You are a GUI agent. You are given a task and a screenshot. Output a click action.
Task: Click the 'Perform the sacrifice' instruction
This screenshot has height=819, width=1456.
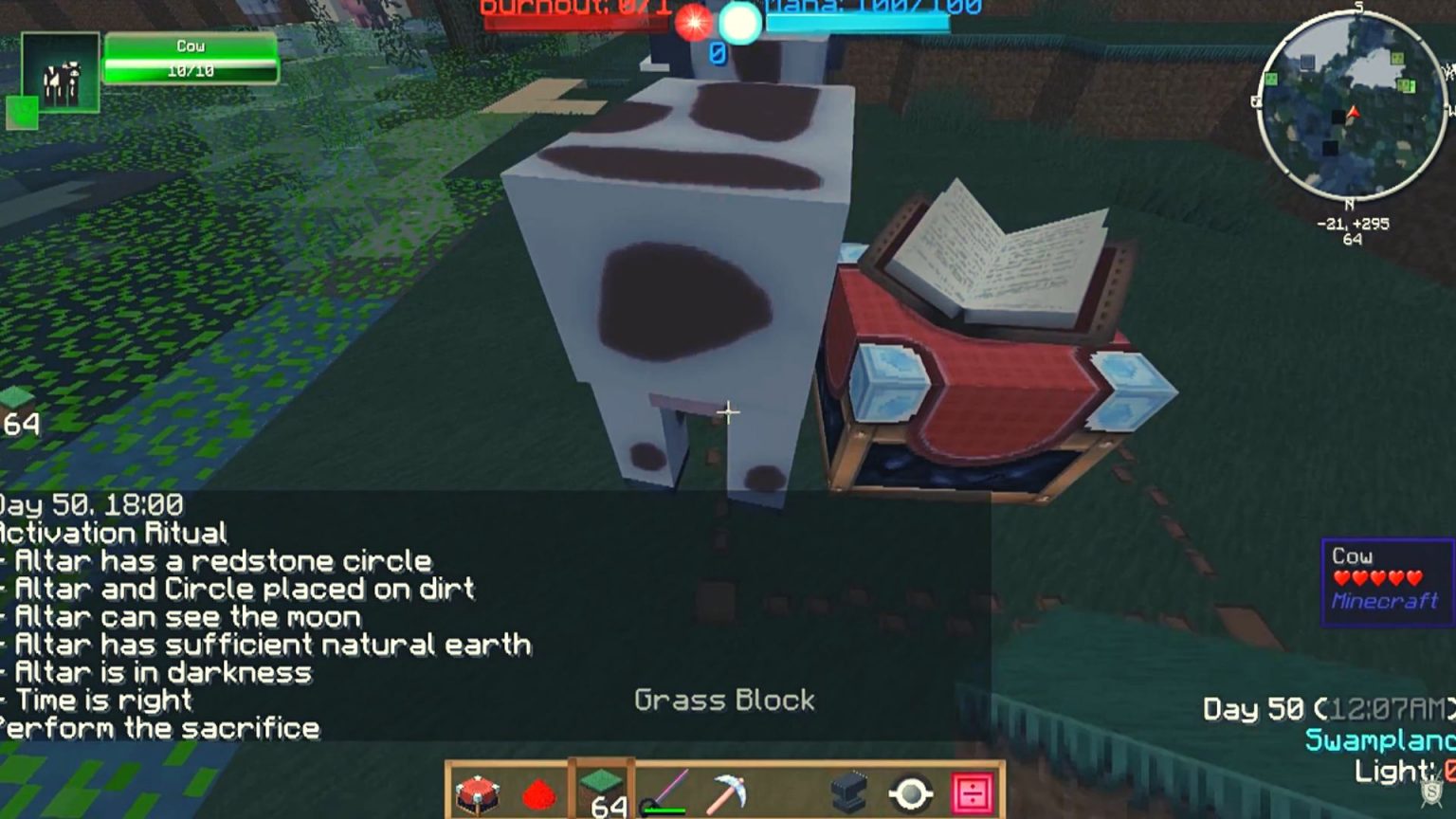pyautogui.click(x=159, y=729)
